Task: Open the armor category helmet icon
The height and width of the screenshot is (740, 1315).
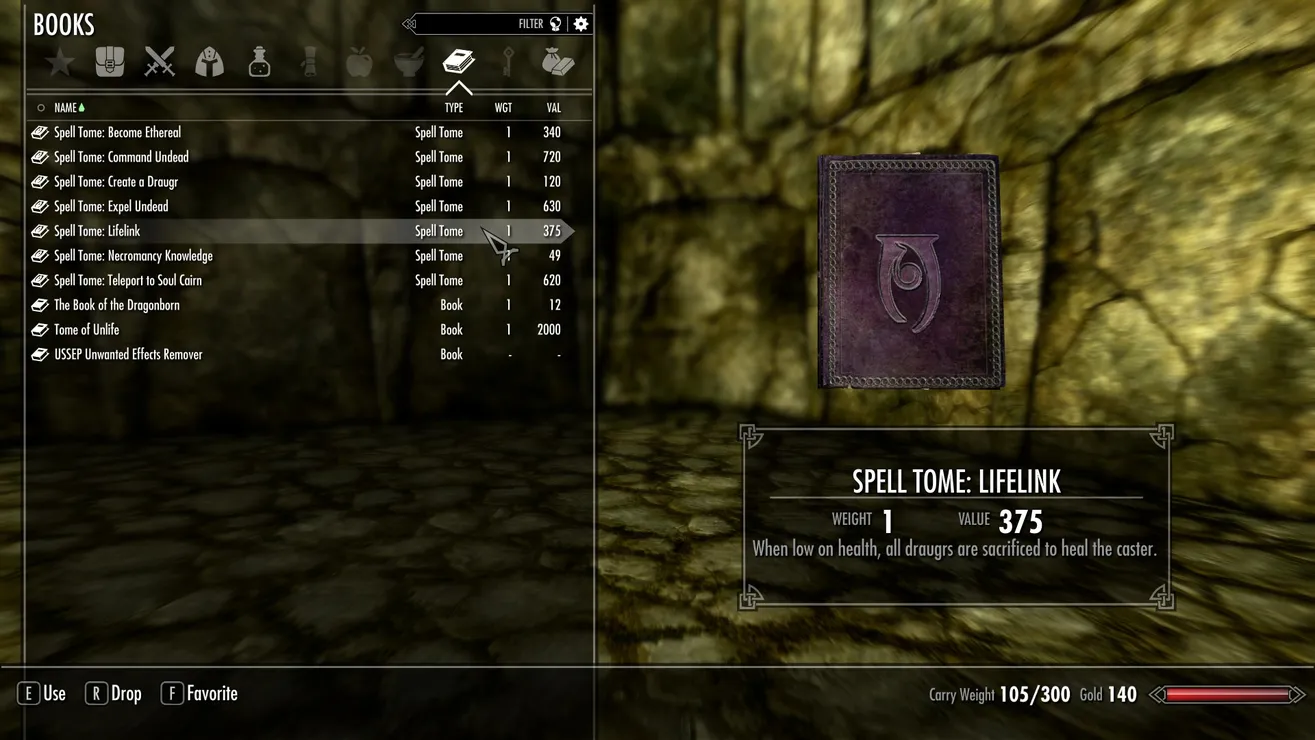Action: tap(209, 63)
